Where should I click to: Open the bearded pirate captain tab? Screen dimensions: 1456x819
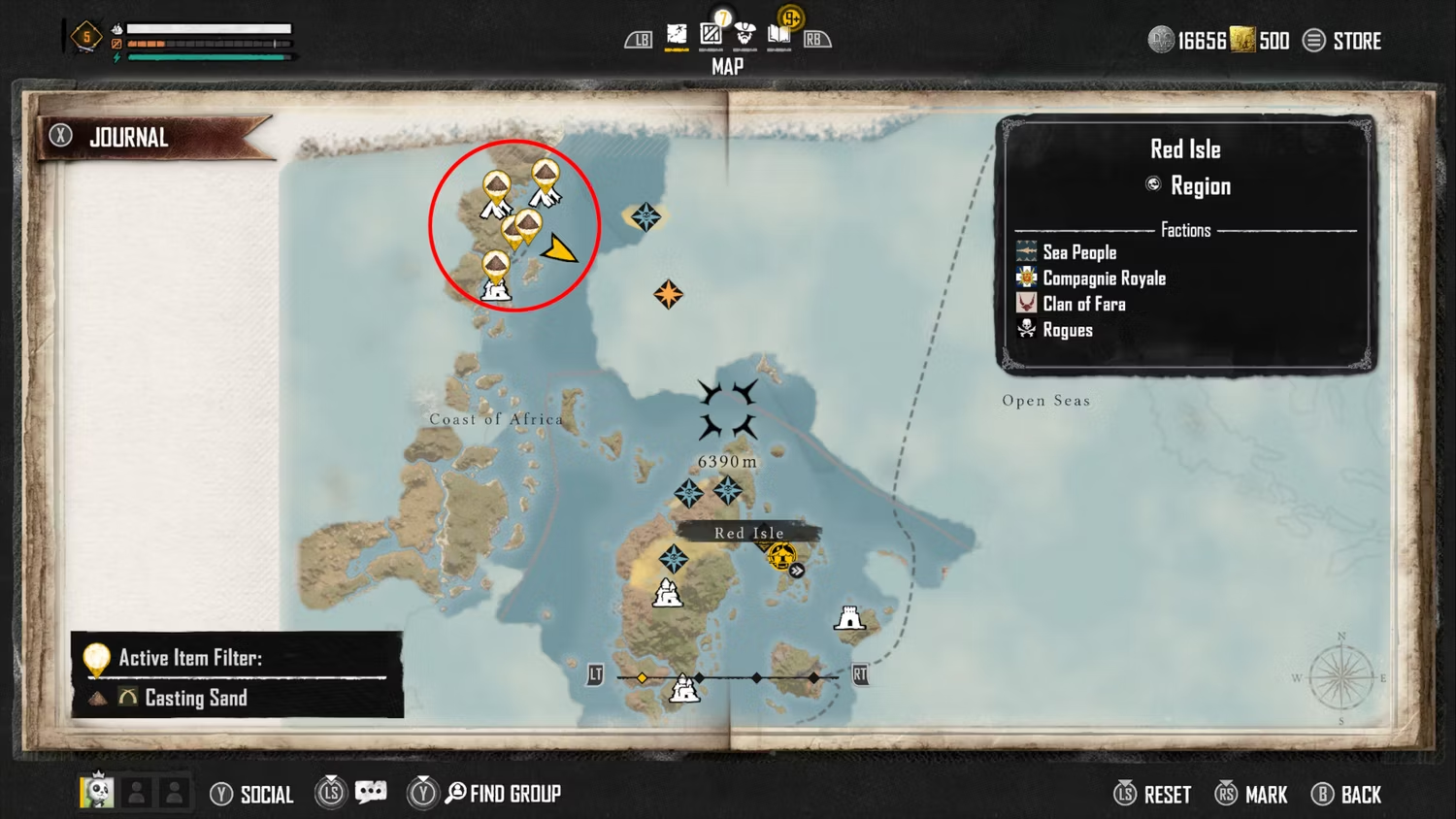745,36
